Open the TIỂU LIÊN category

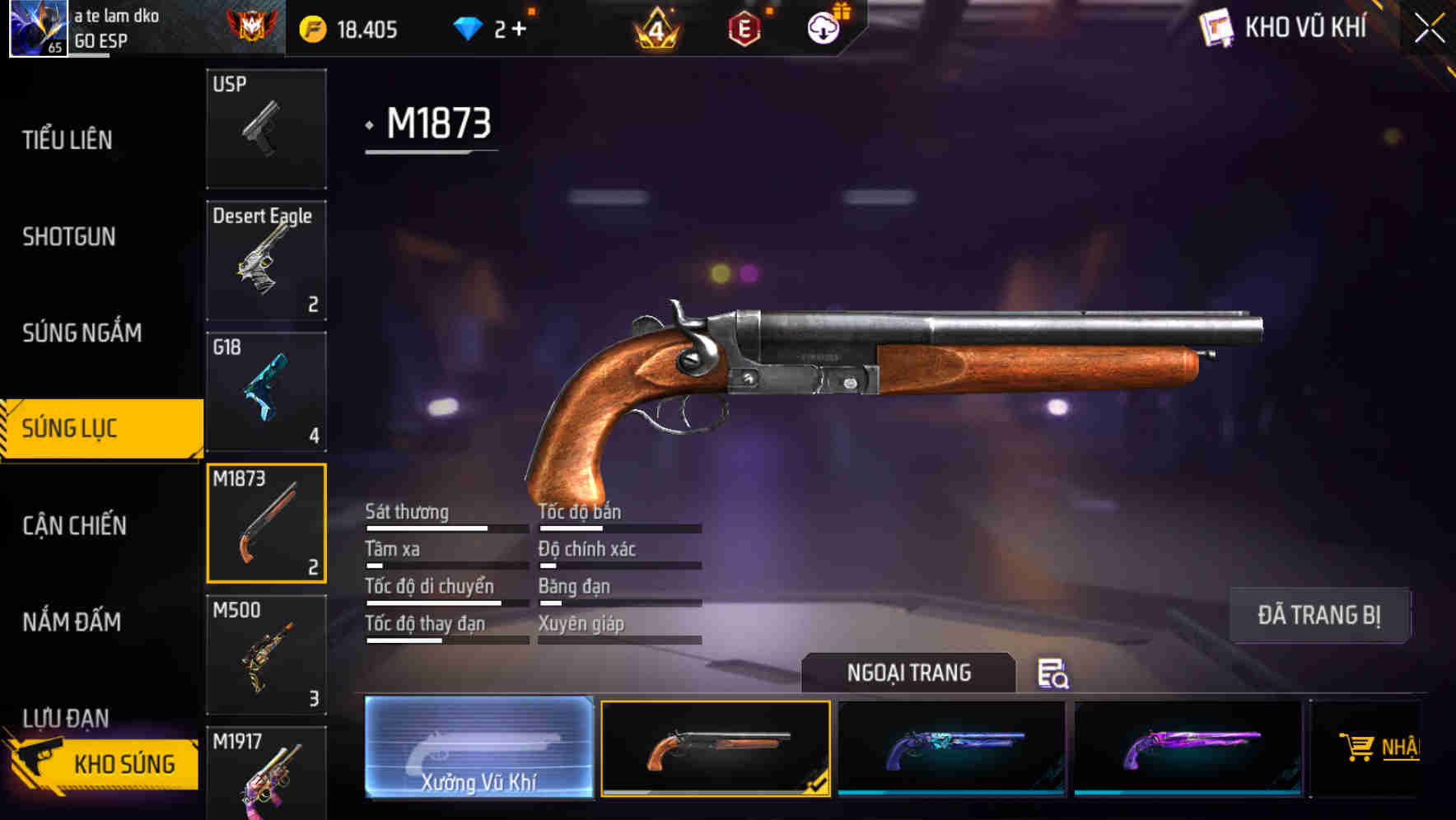coord(70,140)
